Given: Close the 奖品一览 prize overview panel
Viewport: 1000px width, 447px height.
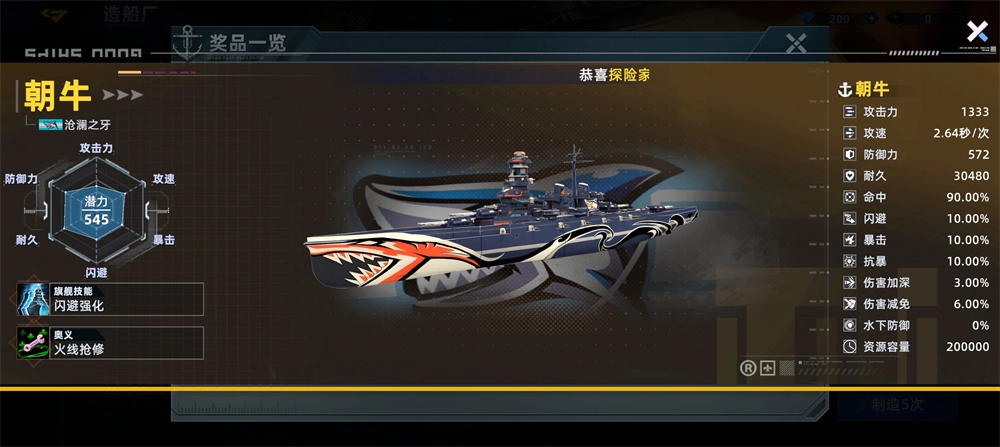Looking at the screenshot, I should (x=796, y=43).
